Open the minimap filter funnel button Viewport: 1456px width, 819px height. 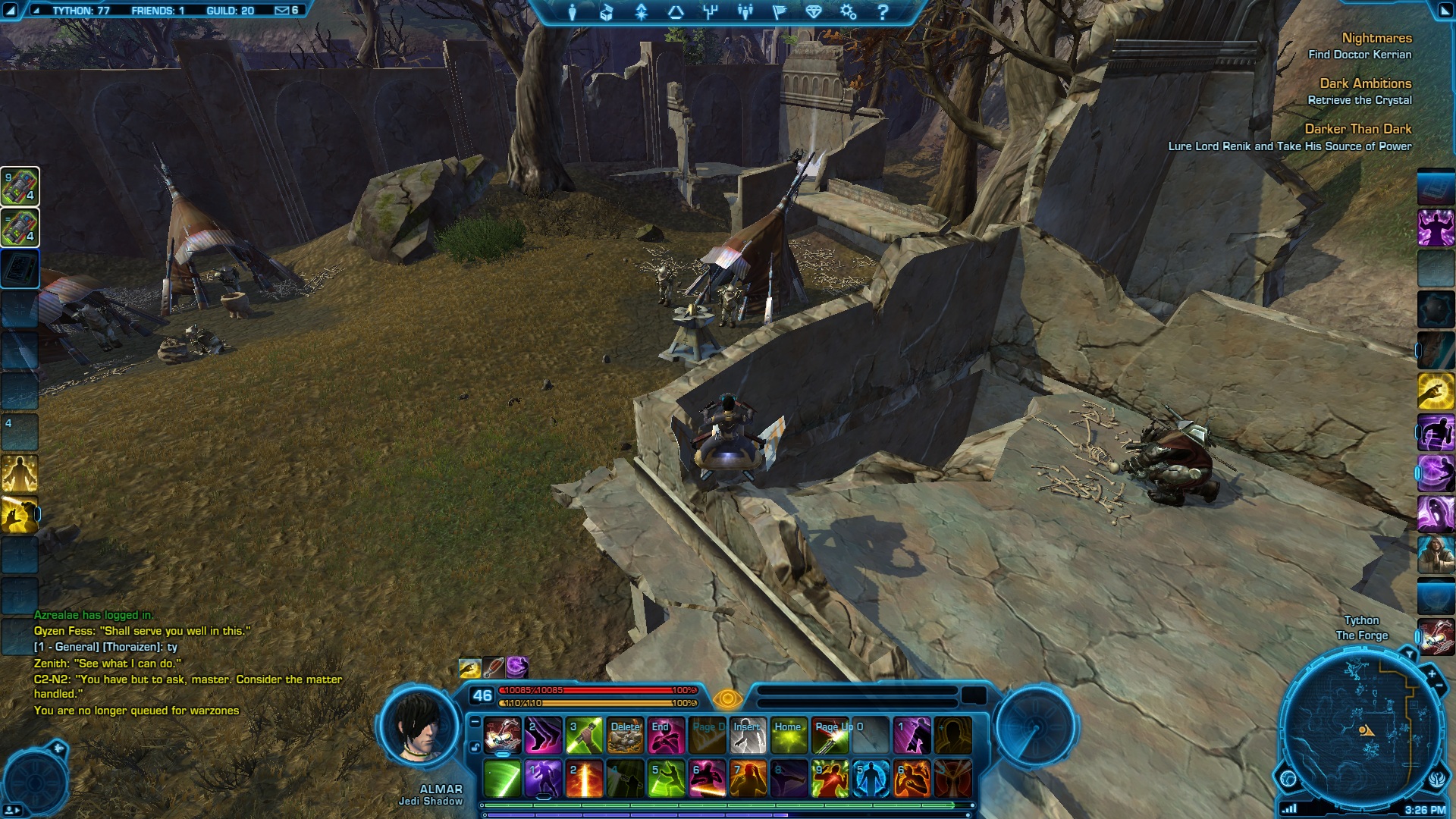click(1409, 654)
